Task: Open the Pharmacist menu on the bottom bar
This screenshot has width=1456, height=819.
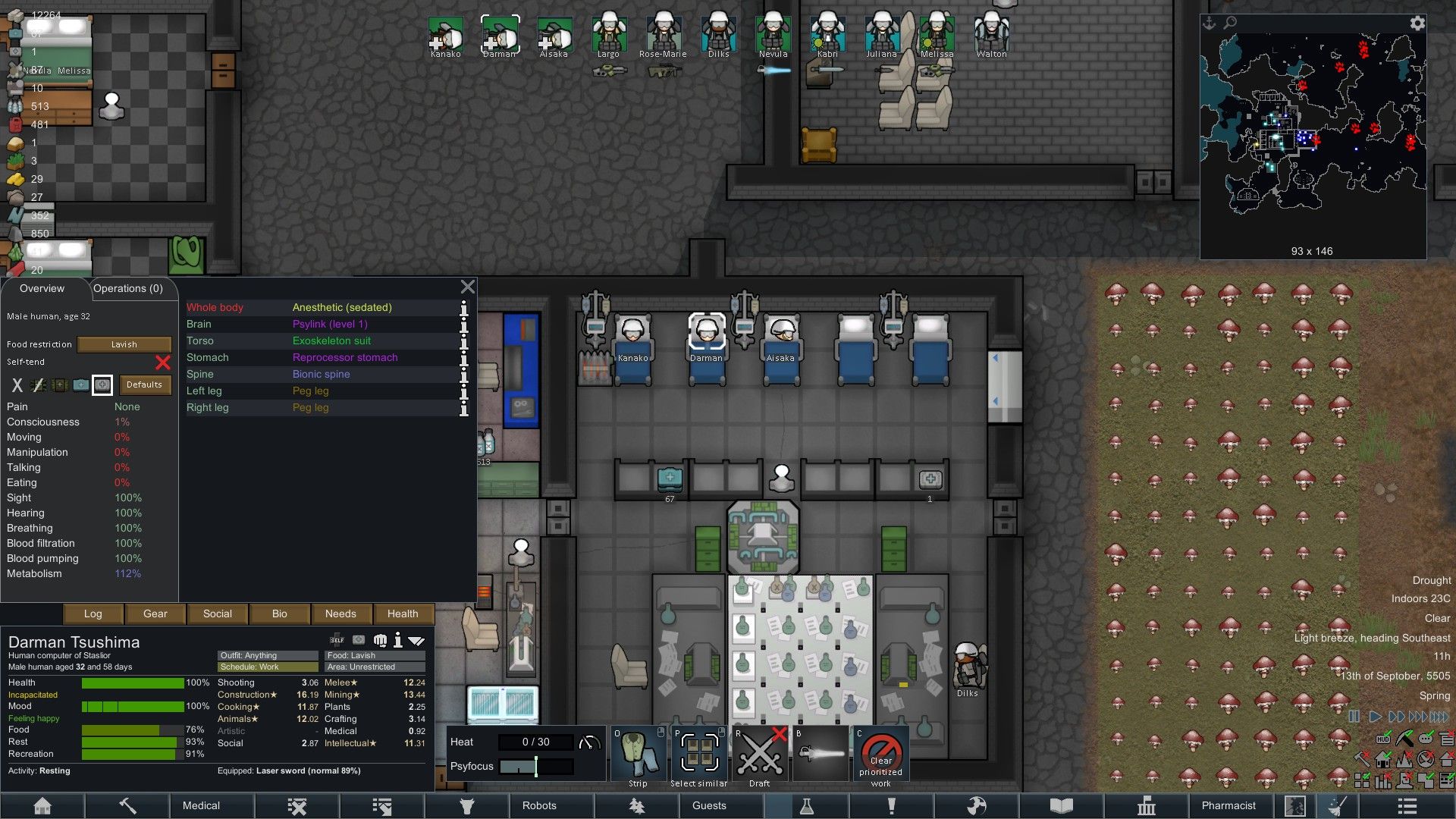Action: point(1230,805)
